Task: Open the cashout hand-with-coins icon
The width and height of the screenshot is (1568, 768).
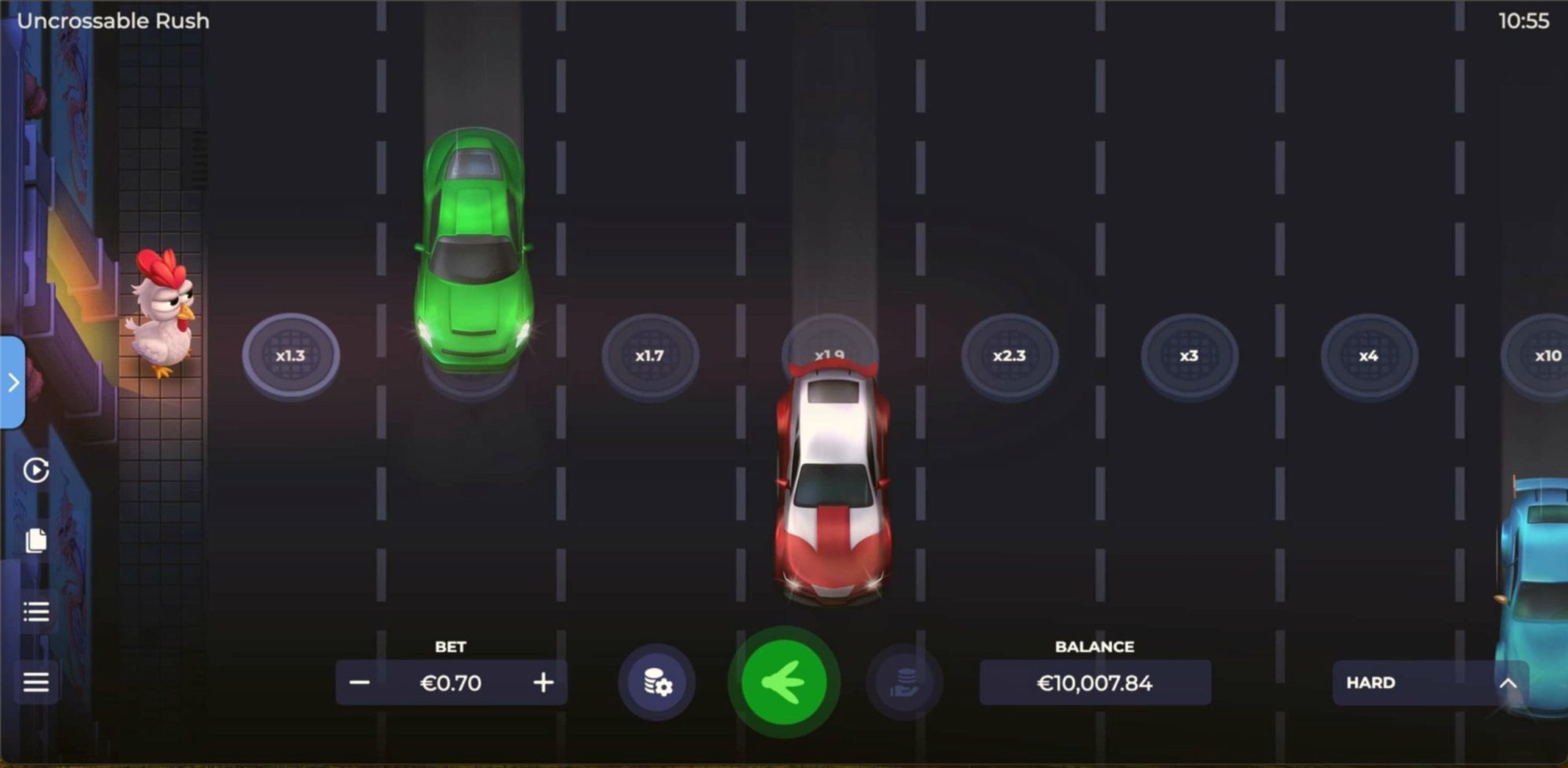Action: click(903, 682)
